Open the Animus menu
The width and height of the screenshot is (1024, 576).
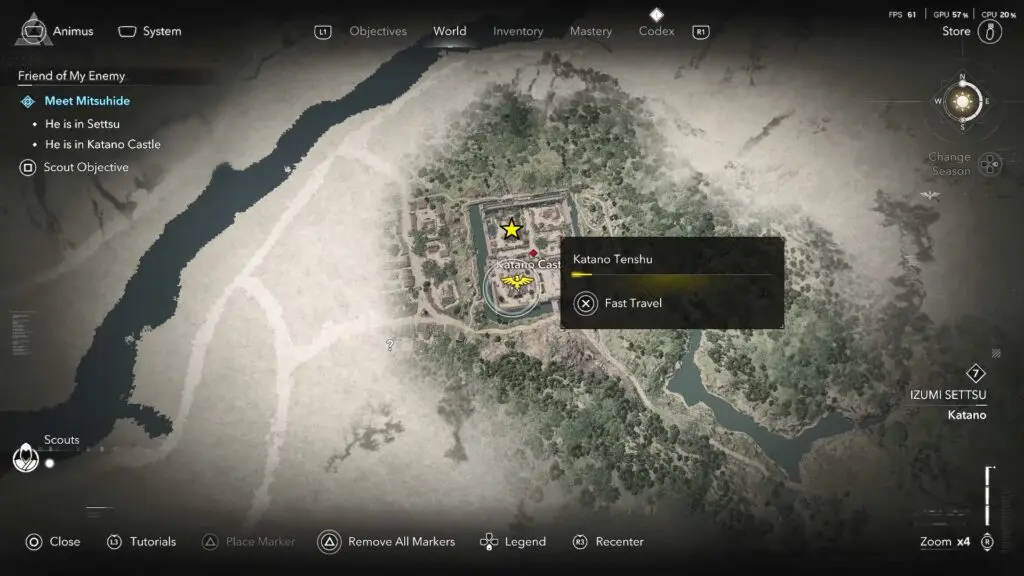[x=58, y=31]
